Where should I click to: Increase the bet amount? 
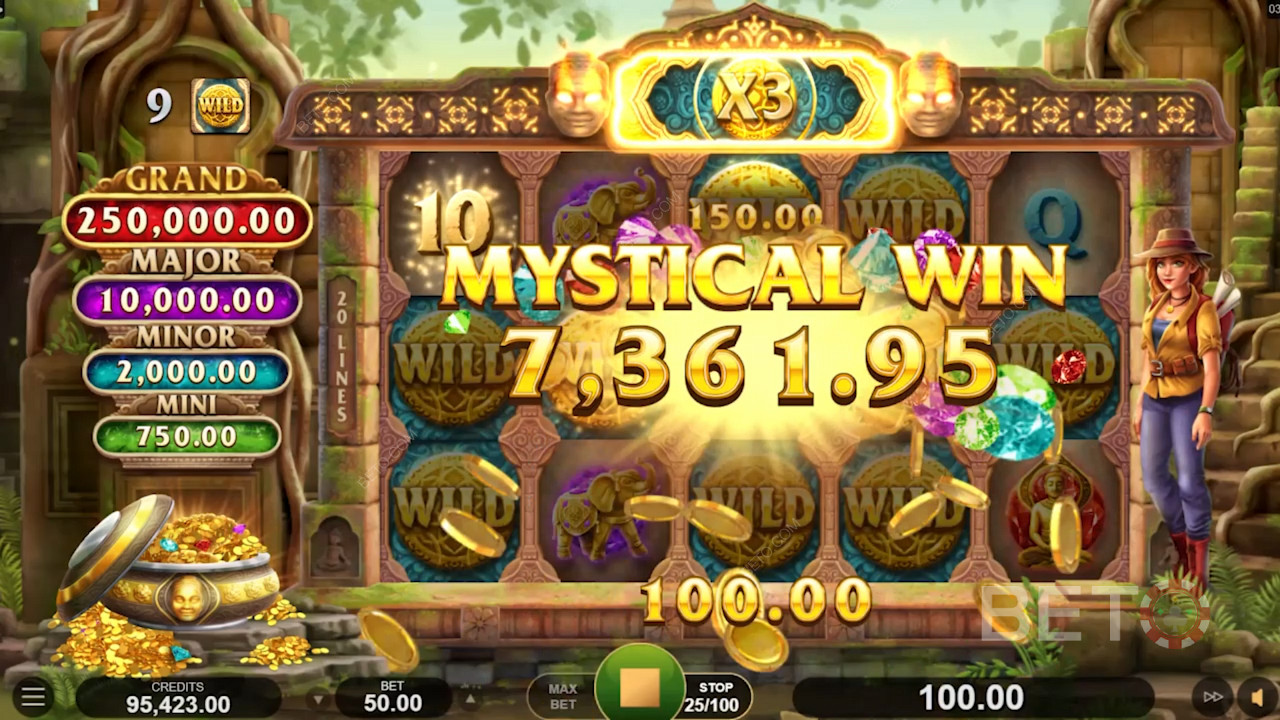(x=468, y=697)
